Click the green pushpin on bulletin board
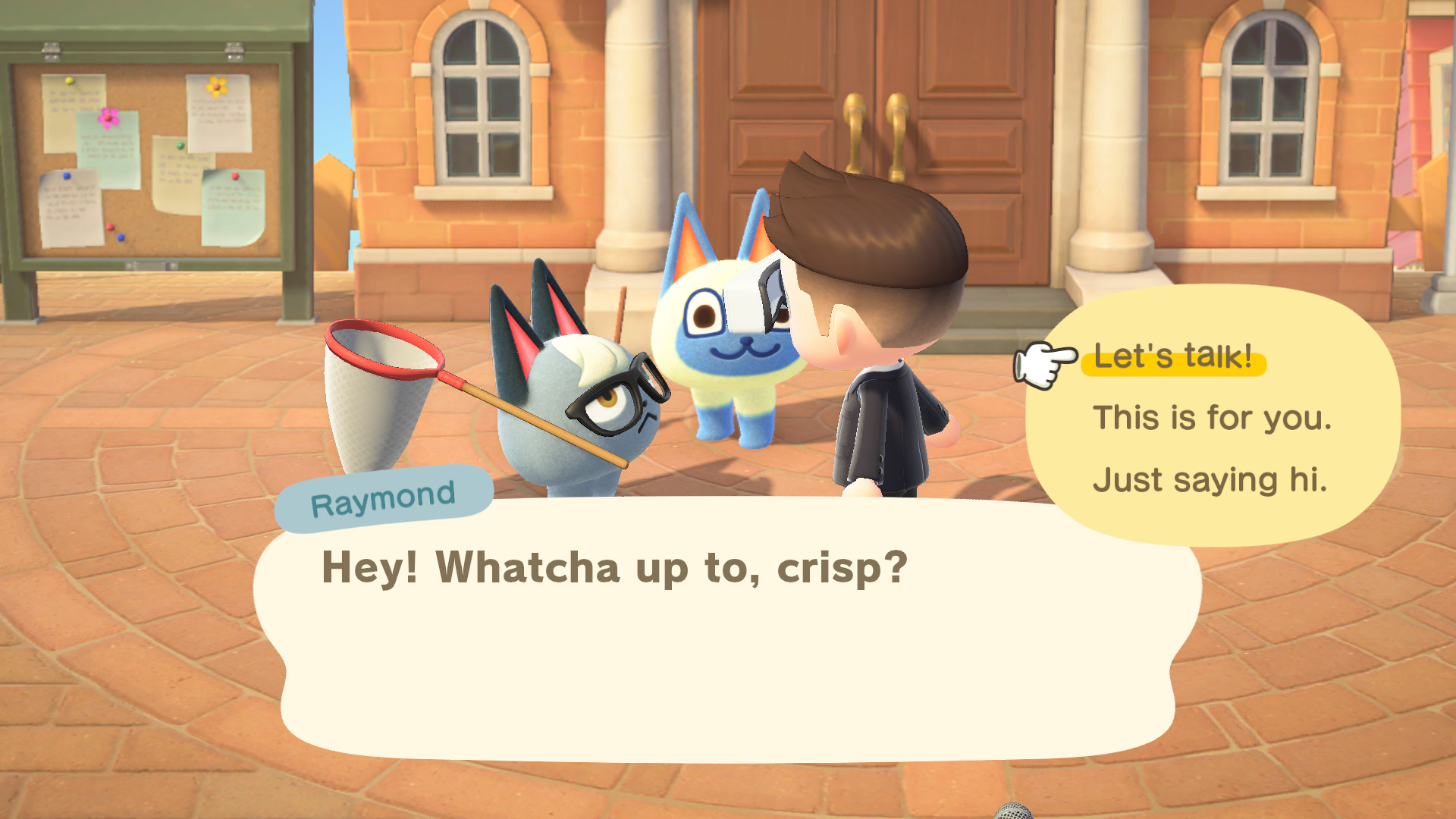Screen dimensions: 1456x819 tap(180, 146)
